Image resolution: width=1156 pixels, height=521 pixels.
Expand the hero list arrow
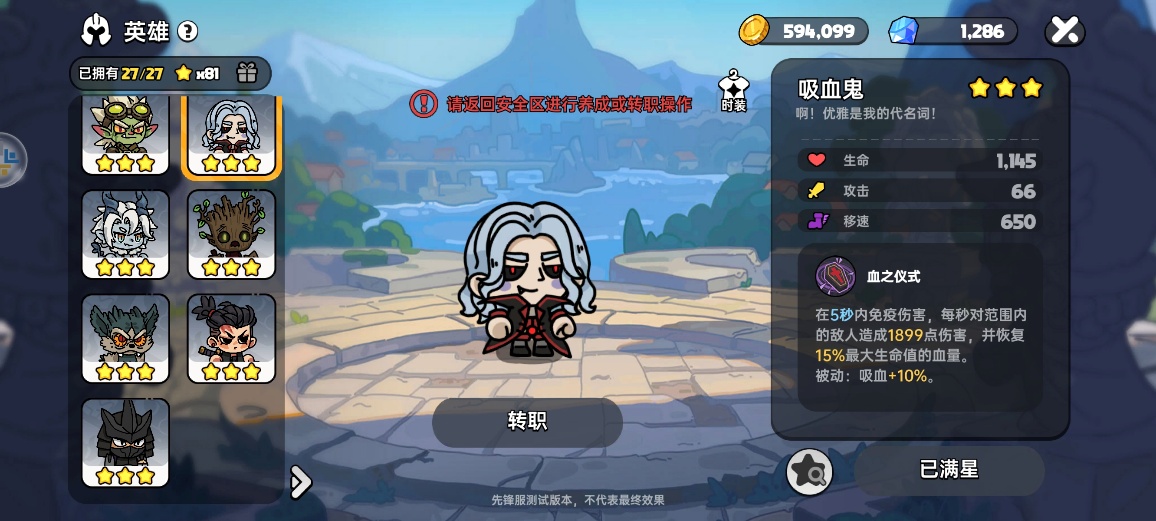299,482
